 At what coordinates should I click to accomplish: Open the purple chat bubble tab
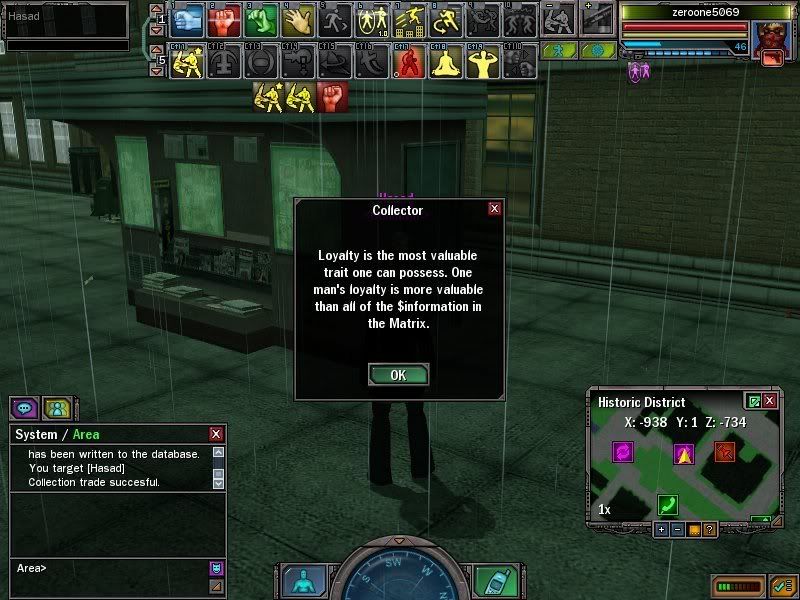tap(24, 408)
